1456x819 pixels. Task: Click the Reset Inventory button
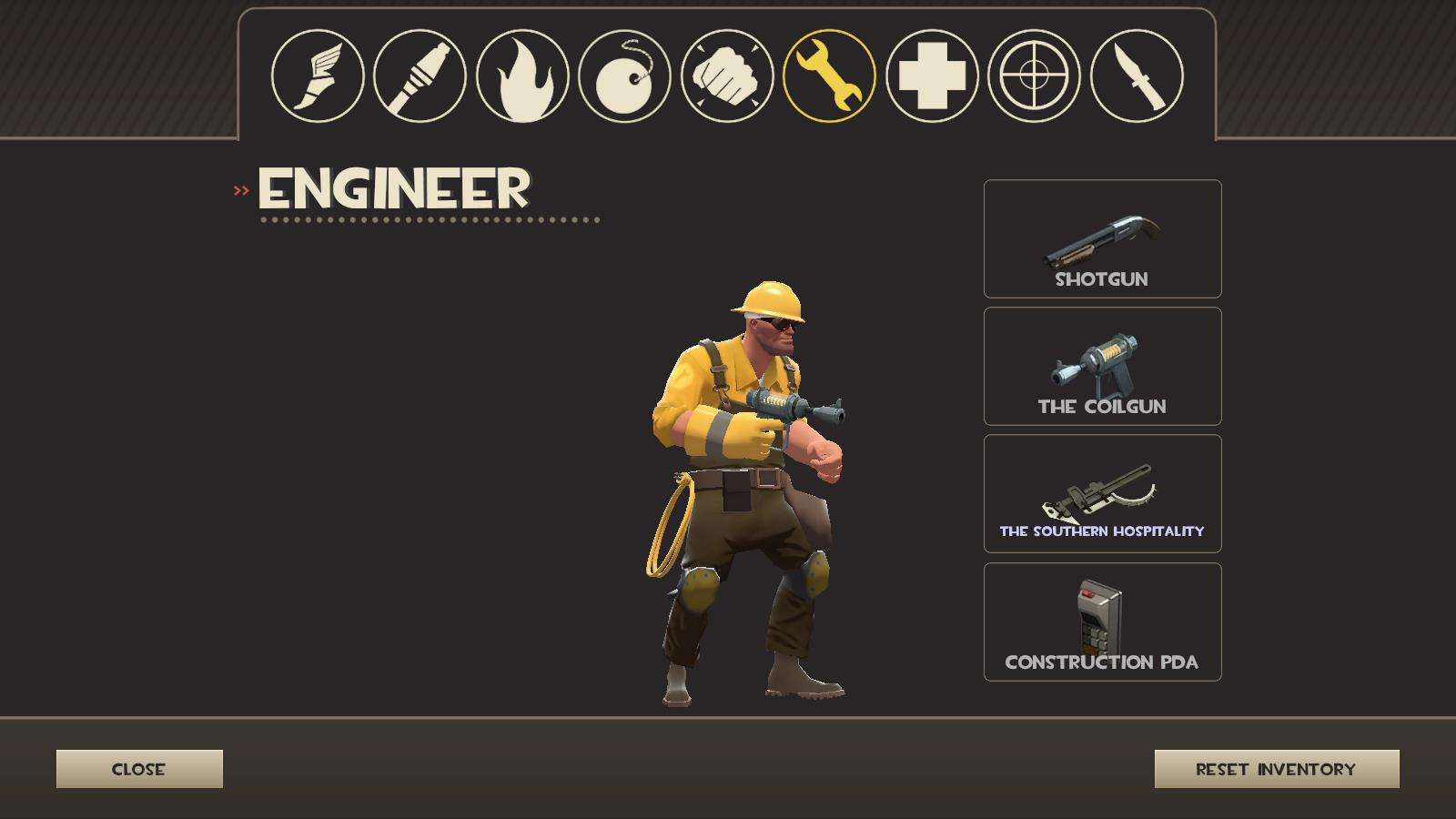[x=1275, y=769]
